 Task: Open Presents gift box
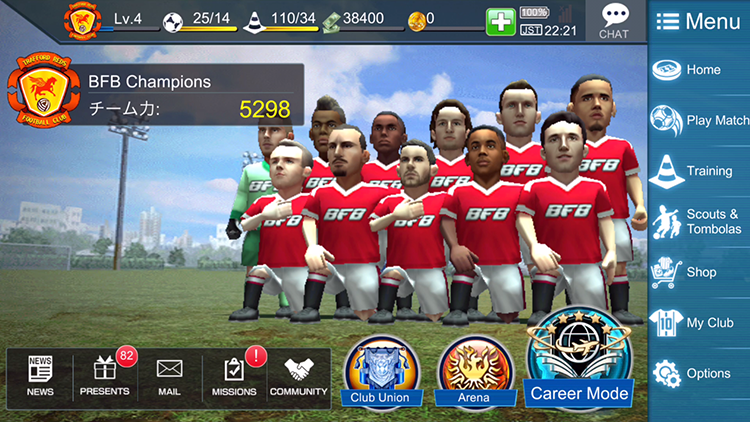click(x=105, y=376)
